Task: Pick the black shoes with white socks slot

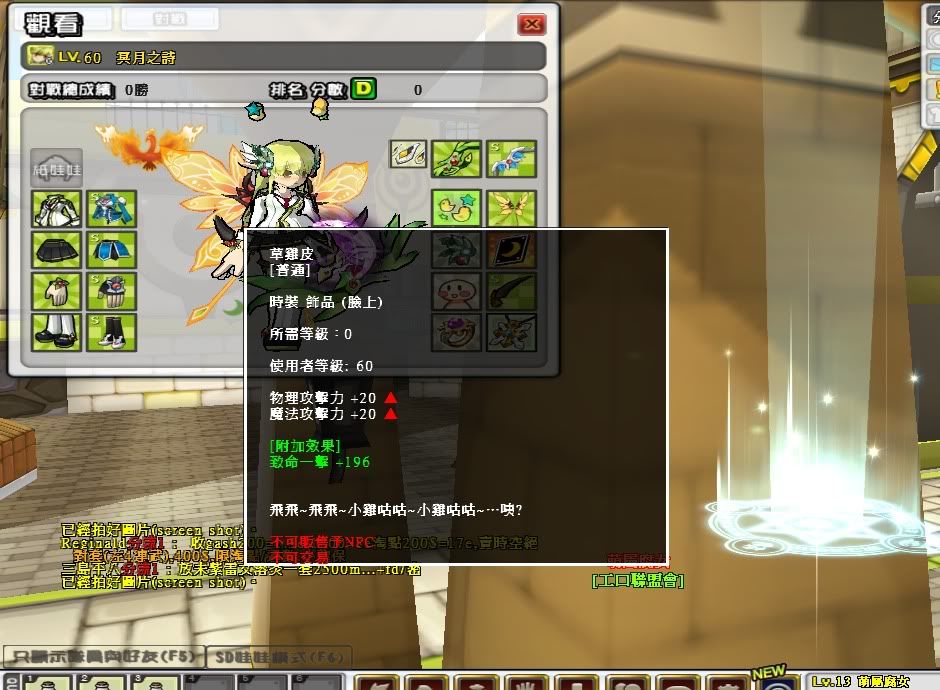Action: point(56,331)
